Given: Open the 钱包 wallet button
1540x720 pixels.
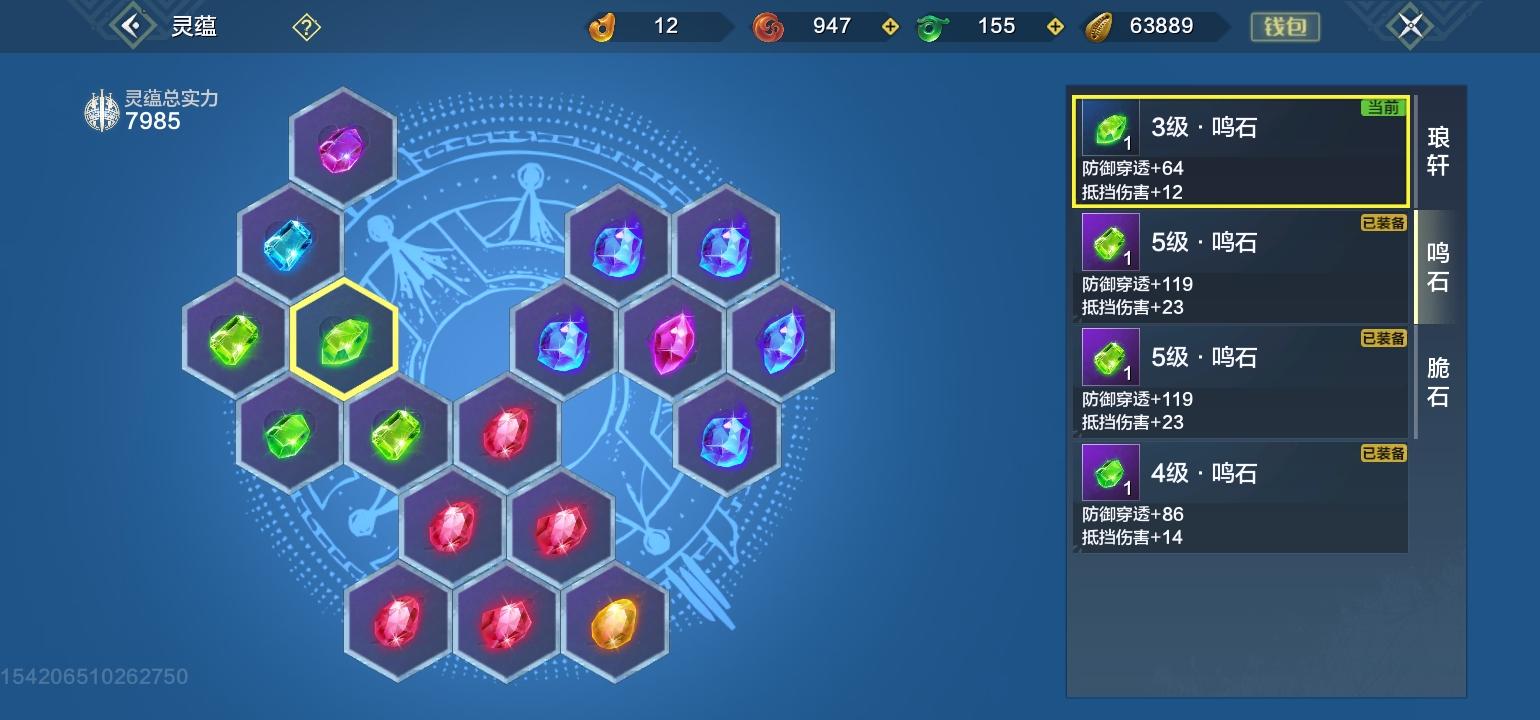Looking at the screenshot, I should pos(1286,26).
